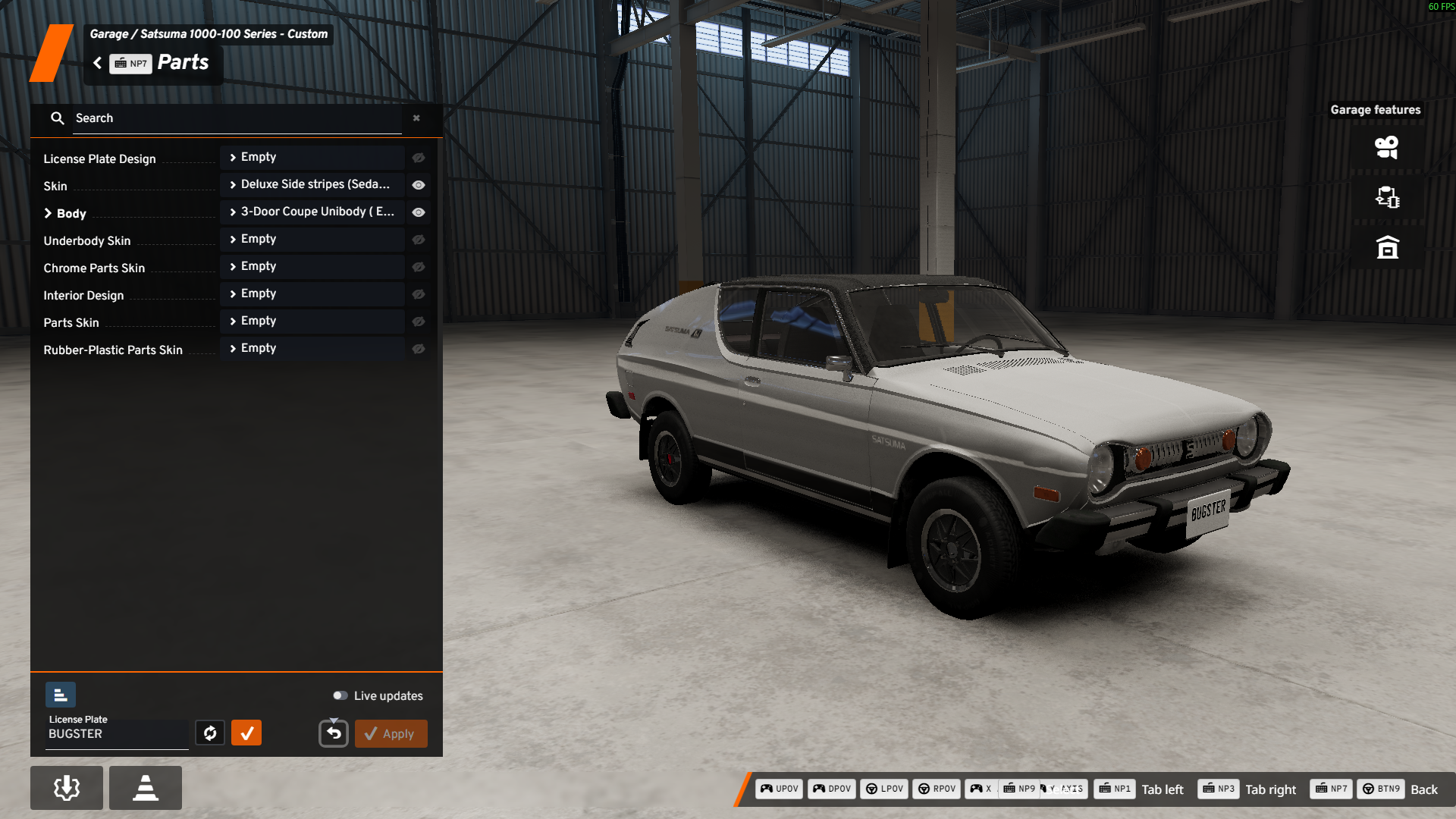Go back using the Parts header arrow
This screenshot has width=1456, height=819.
coord(98,63)
